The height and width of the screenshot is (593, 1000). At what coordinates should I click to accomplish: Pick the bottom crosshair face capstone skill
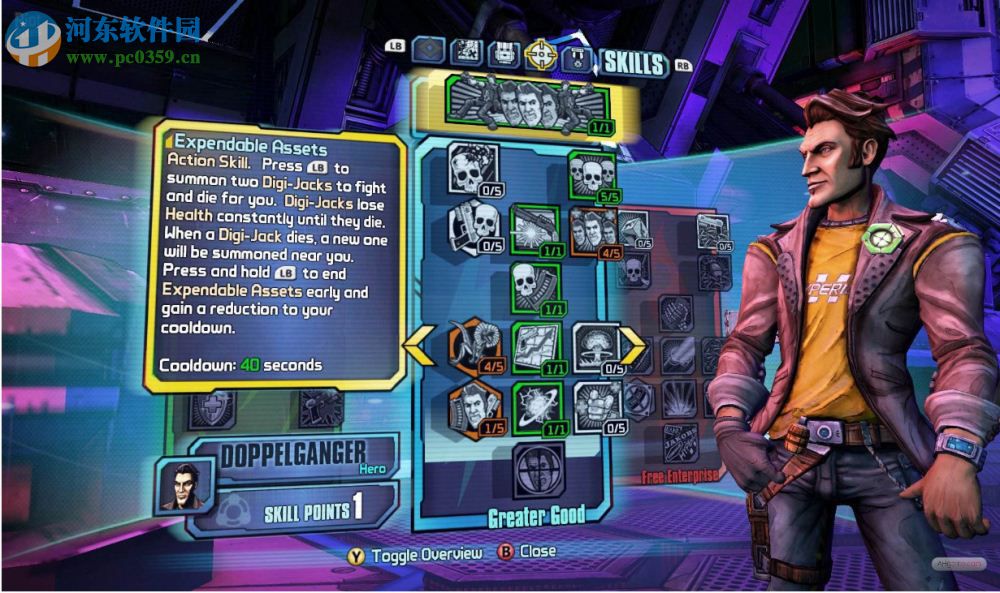coord(538,470)
